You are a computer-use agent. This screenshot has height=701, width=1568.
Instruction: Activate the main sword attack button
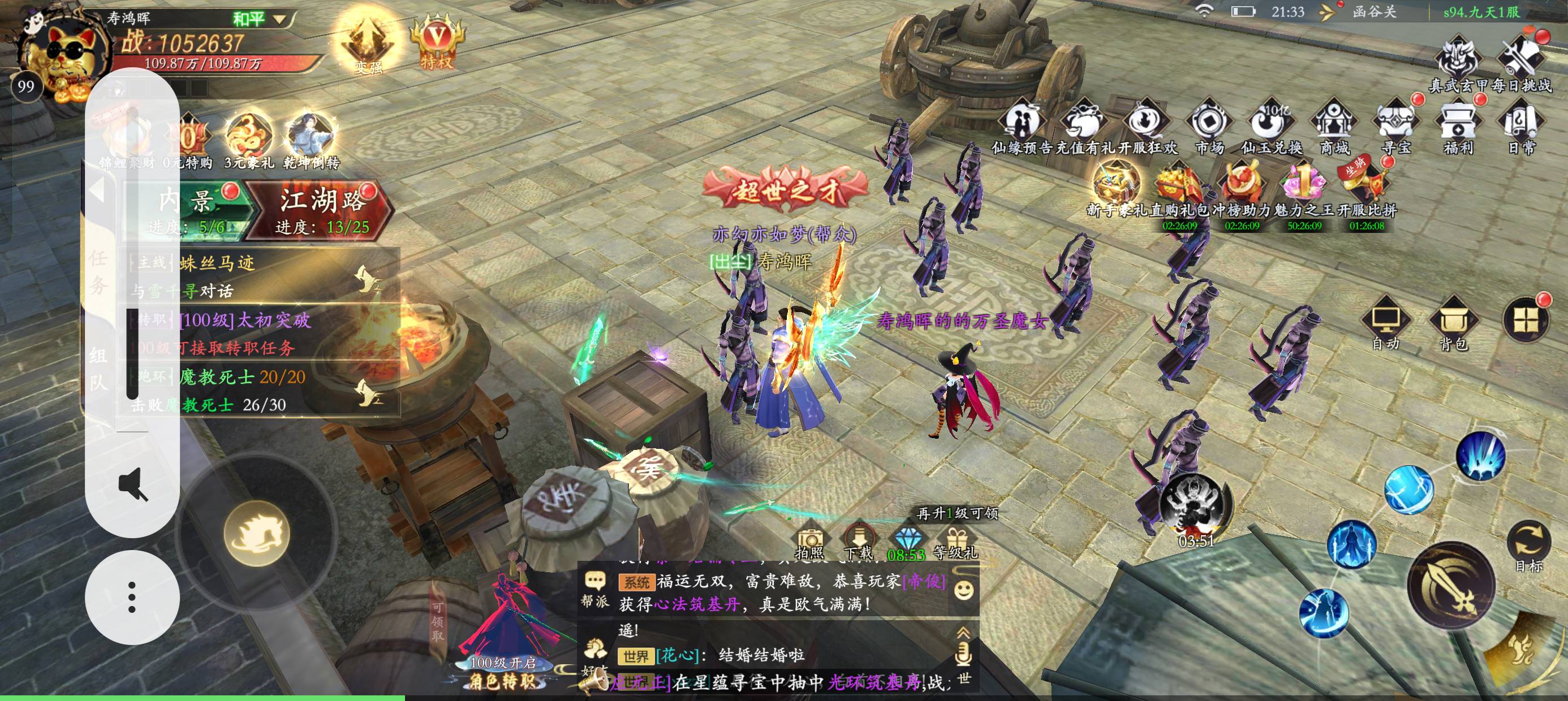tap(1451, 585)
